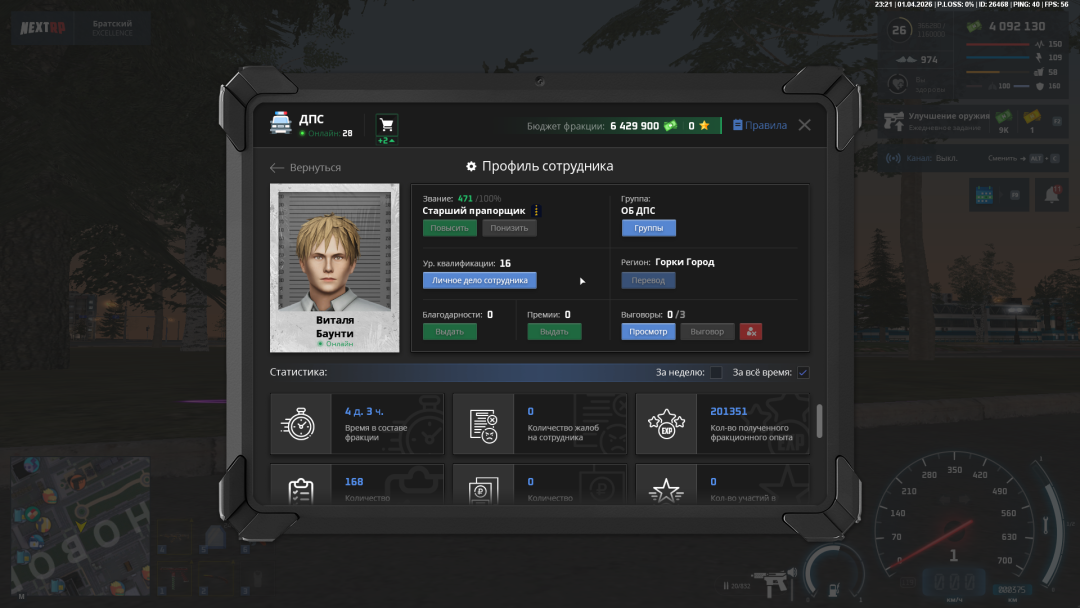
Task: Close the faction tablet window
Action: 804,125
